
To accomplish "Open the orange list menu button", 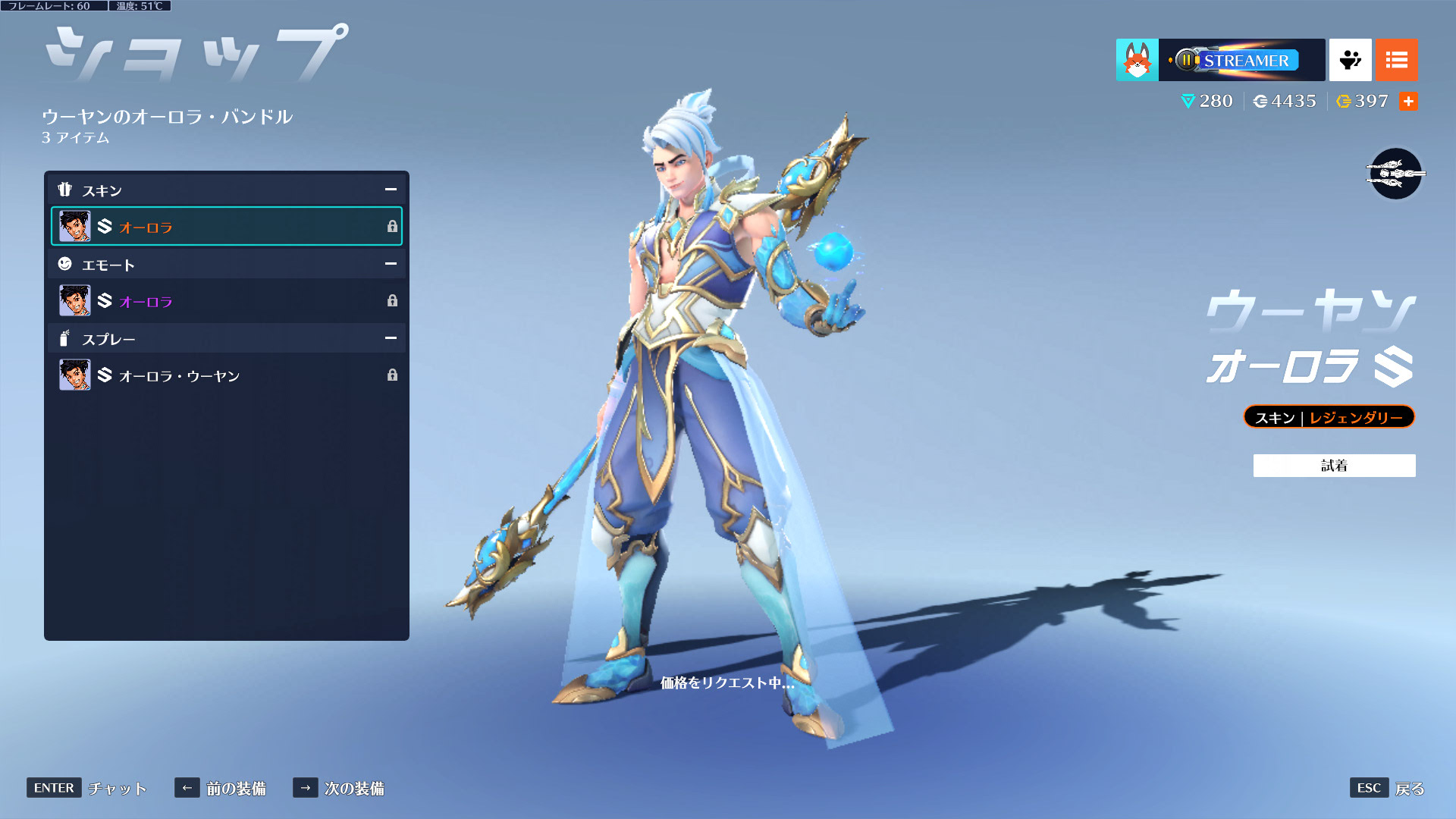I will [x=1396, y=60].
